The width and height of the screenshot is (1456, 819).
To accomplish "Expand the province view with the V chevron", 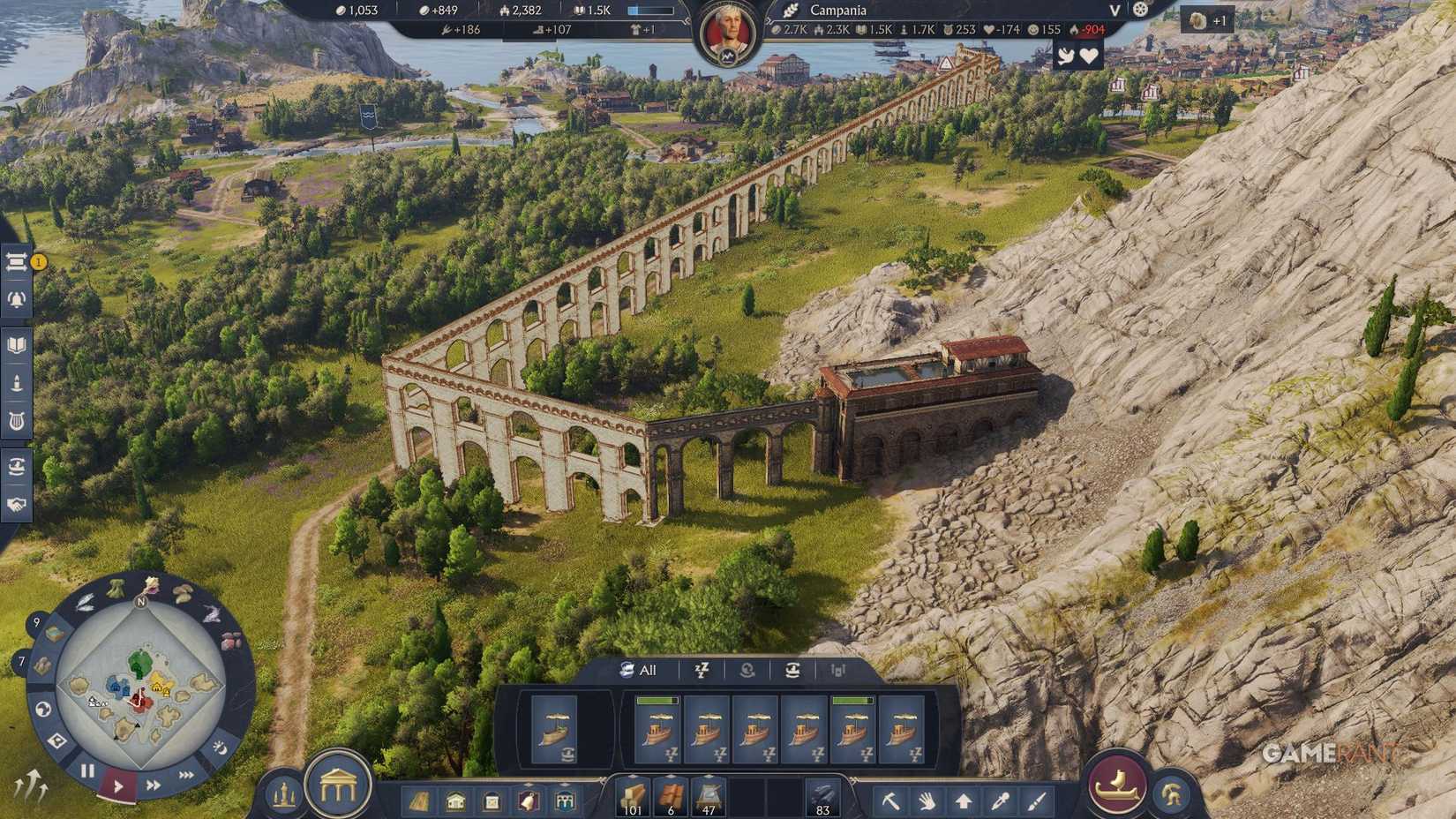I will 1115,10.
